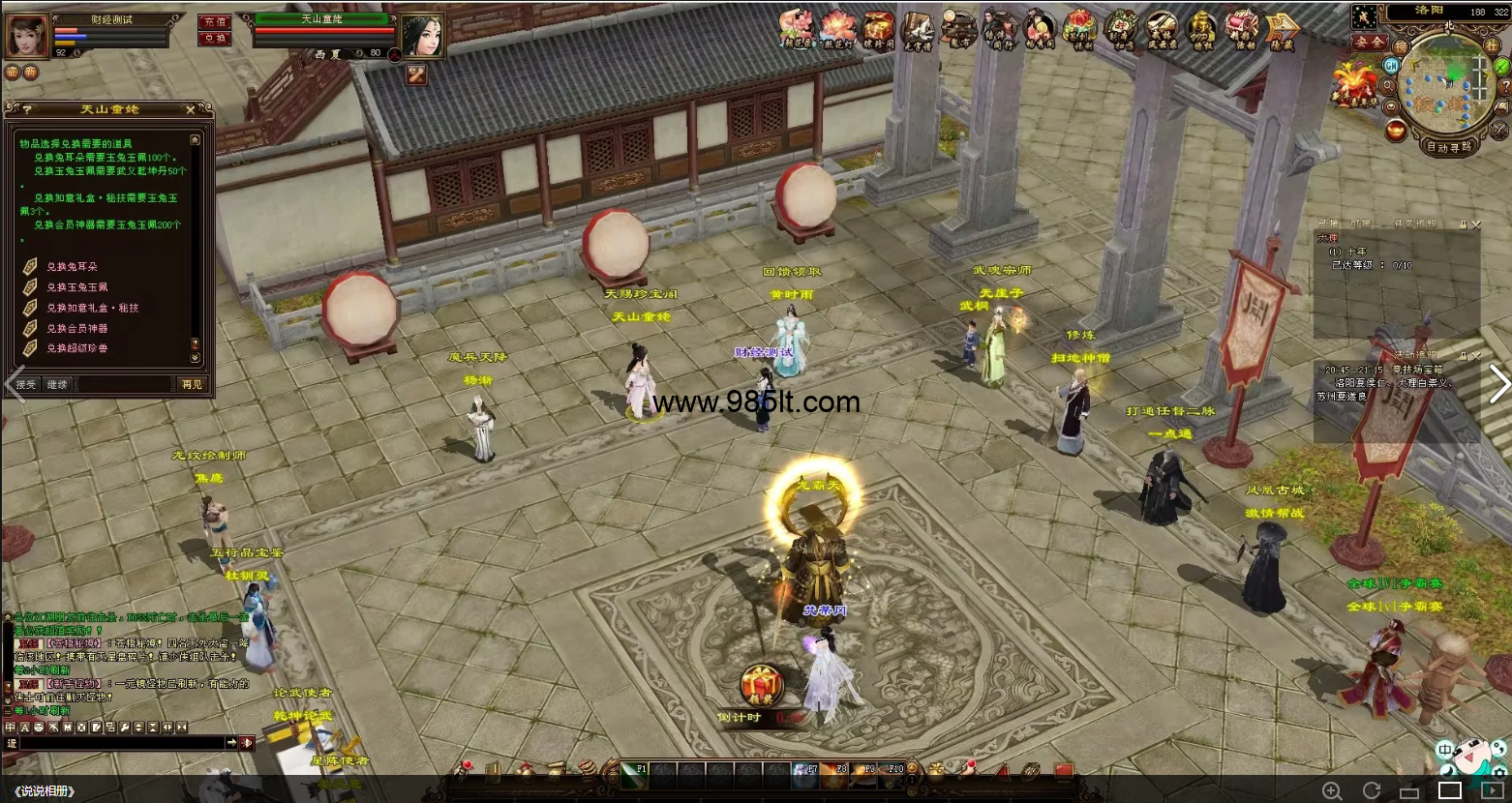Click the right arrow to next photo
Viewport: 1512px width, 803px height.
pos(1498,384)
